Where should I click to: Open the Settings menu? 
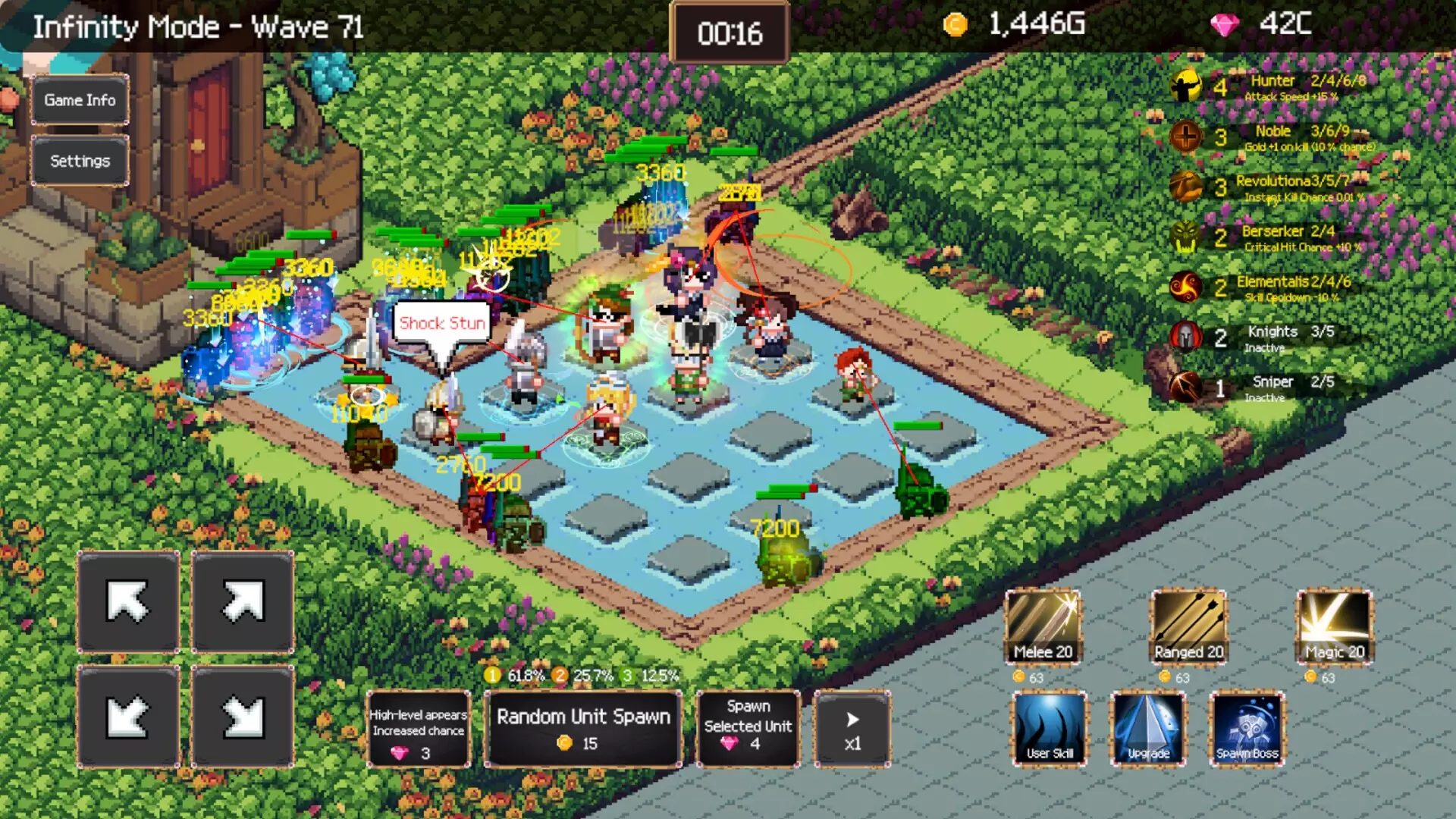pos(79,161)
